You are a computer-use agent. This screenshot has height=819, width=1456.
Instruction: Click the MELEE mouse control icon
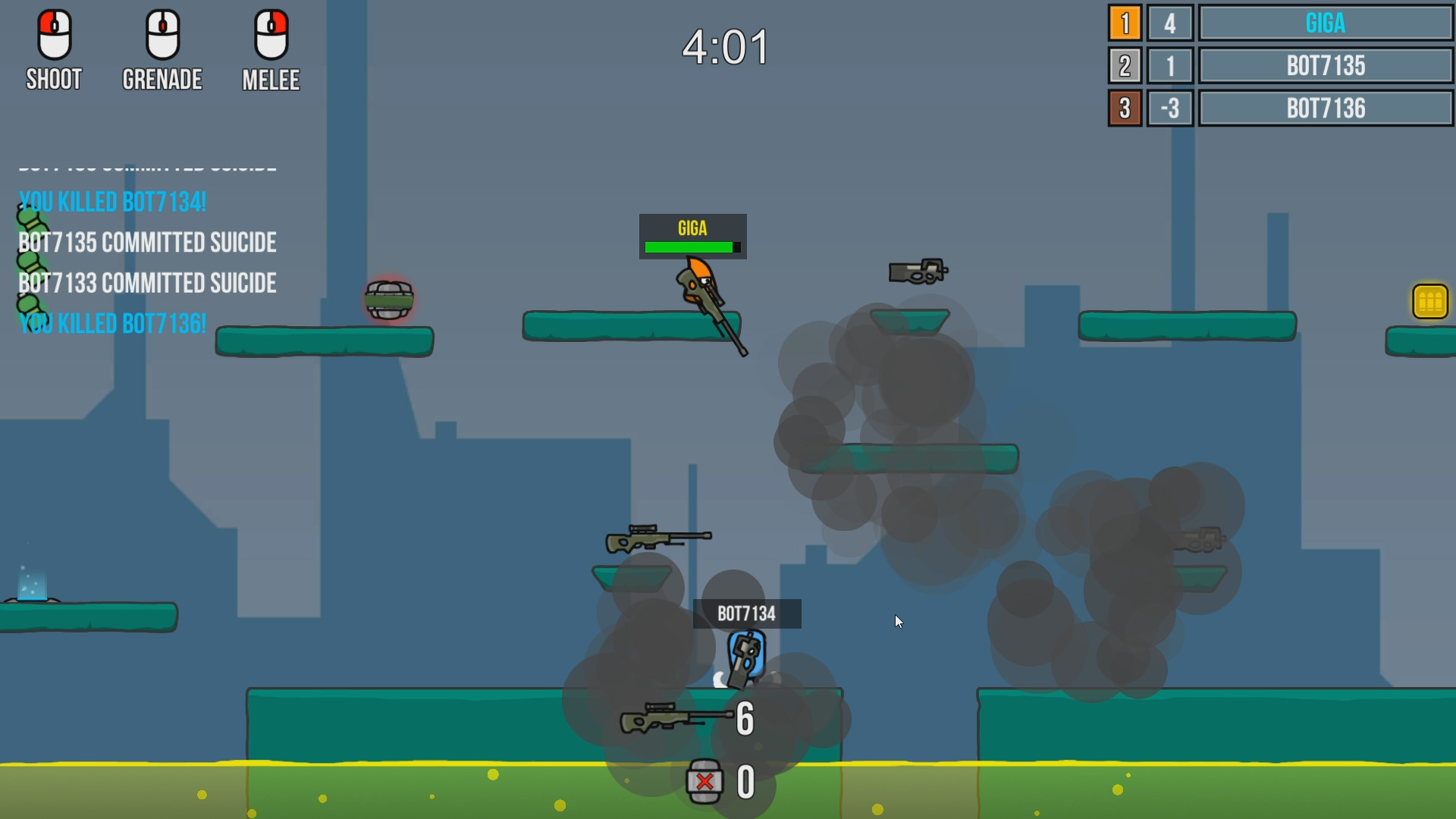tap(271, 34)
